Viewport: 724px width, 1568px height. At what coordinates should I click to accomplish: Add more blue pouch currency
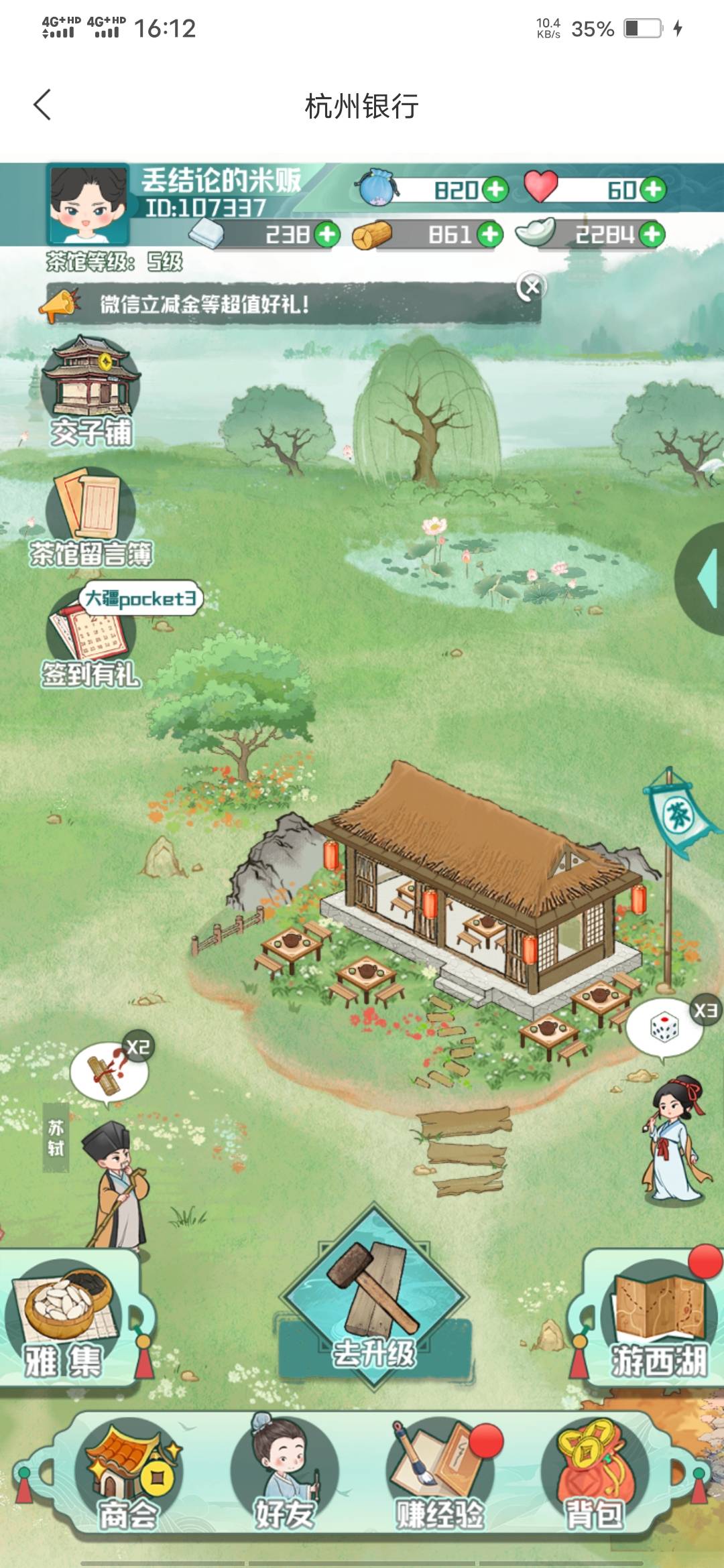(495, 190)
